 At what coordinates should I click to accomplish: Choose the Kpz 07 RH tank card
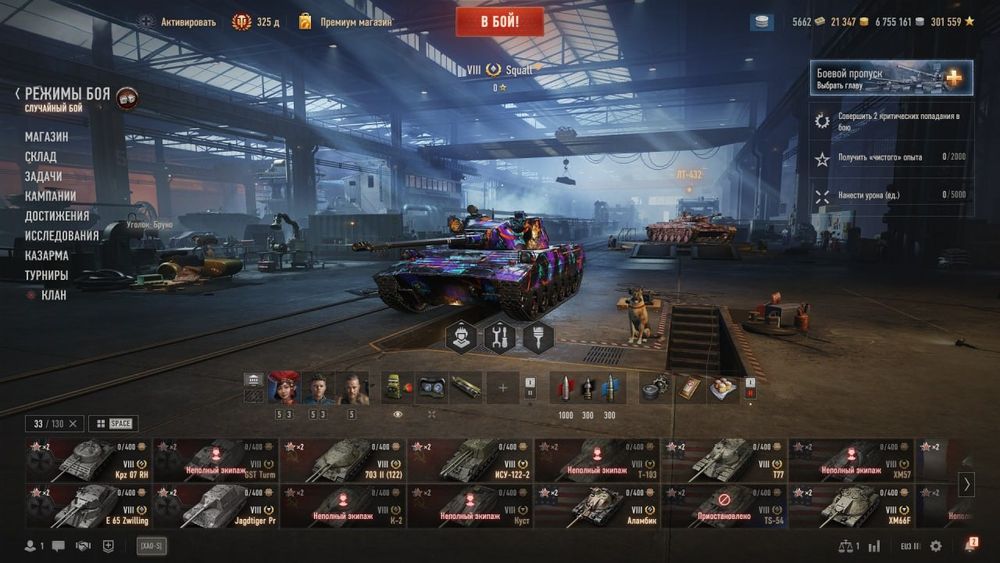click(x=88, y=460)
